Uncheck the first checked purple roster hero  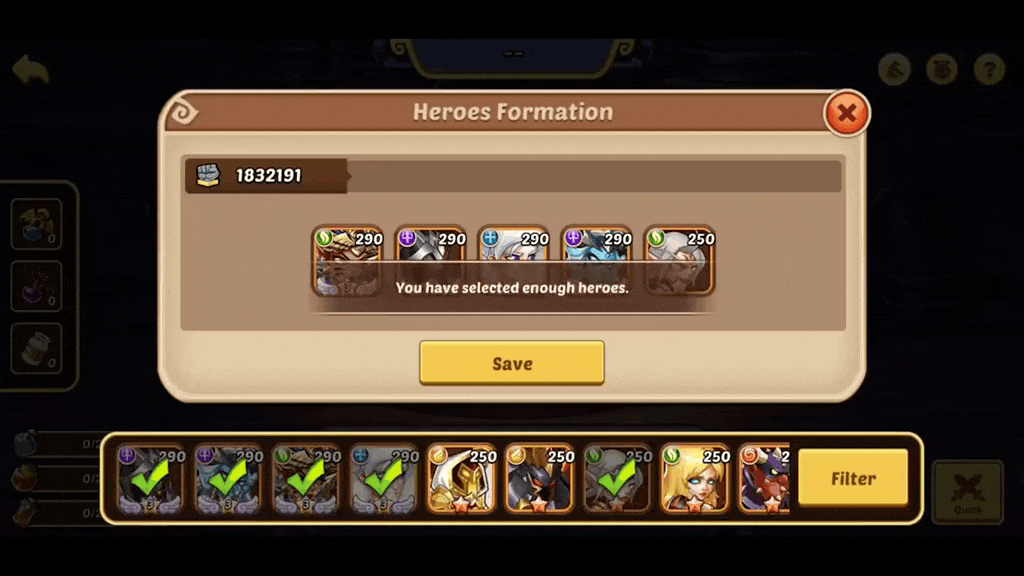click(x=150, y=479)
